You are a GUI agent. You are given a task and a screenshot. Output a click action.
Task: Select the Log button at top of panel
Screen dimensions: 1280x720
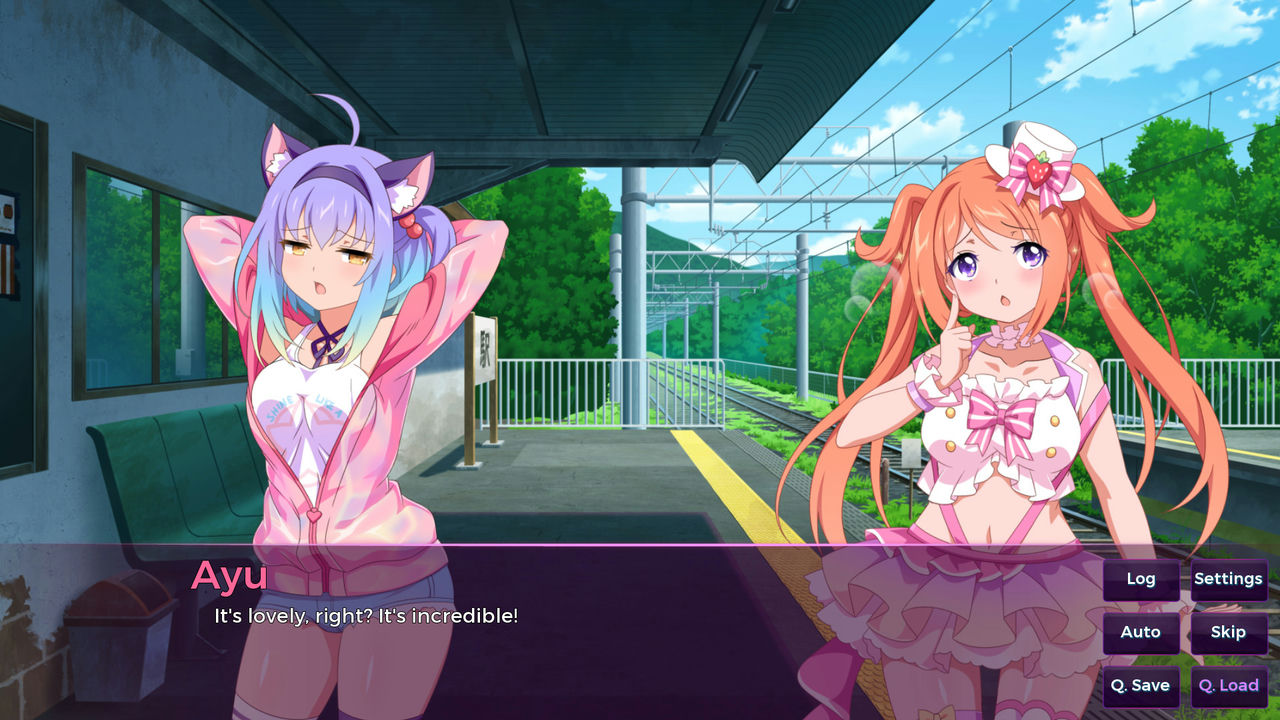(x=1140, y=579)
